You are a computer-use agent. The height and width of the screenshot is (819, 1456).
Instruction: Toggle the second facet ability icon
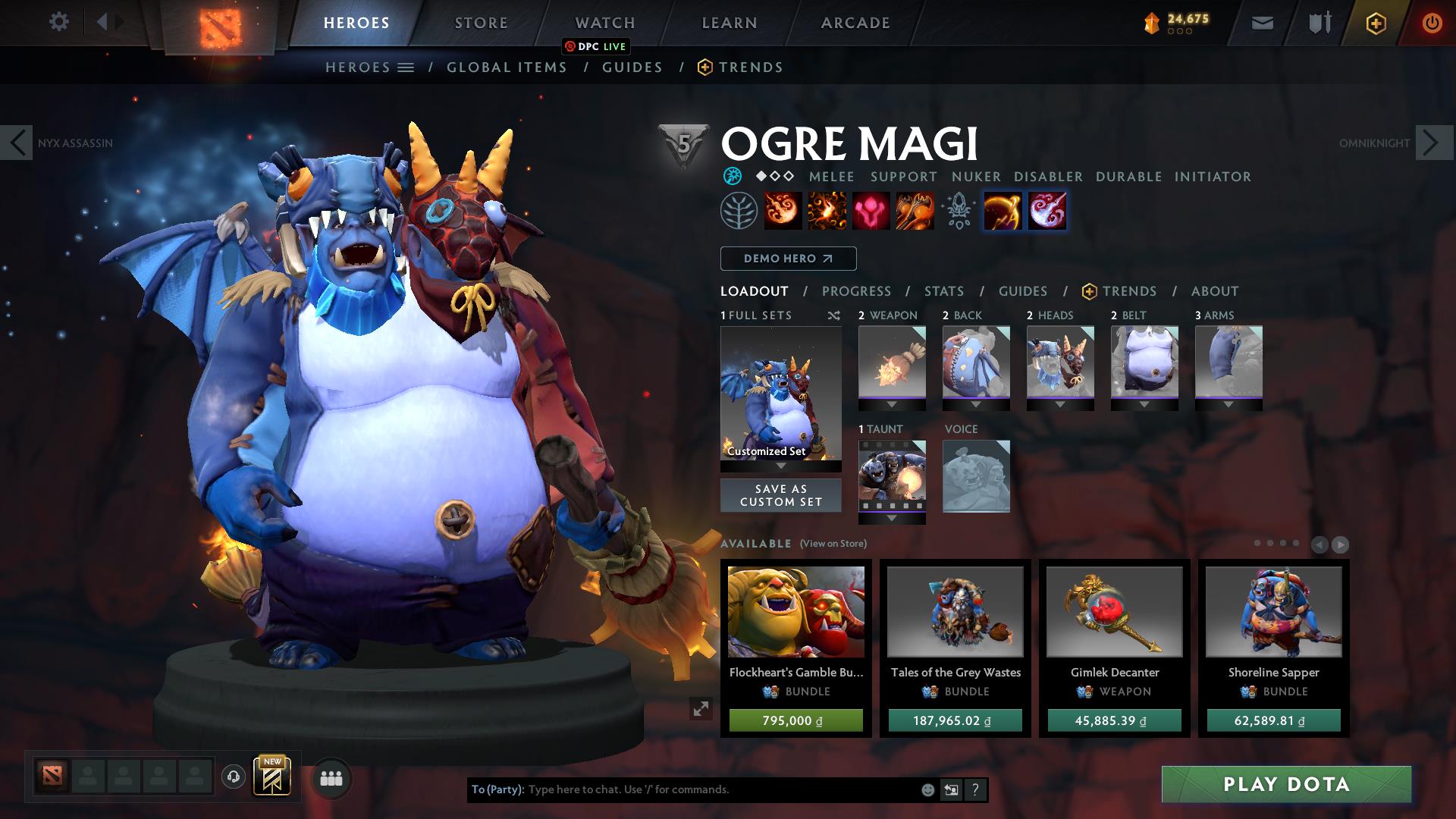click(1046, 211)
